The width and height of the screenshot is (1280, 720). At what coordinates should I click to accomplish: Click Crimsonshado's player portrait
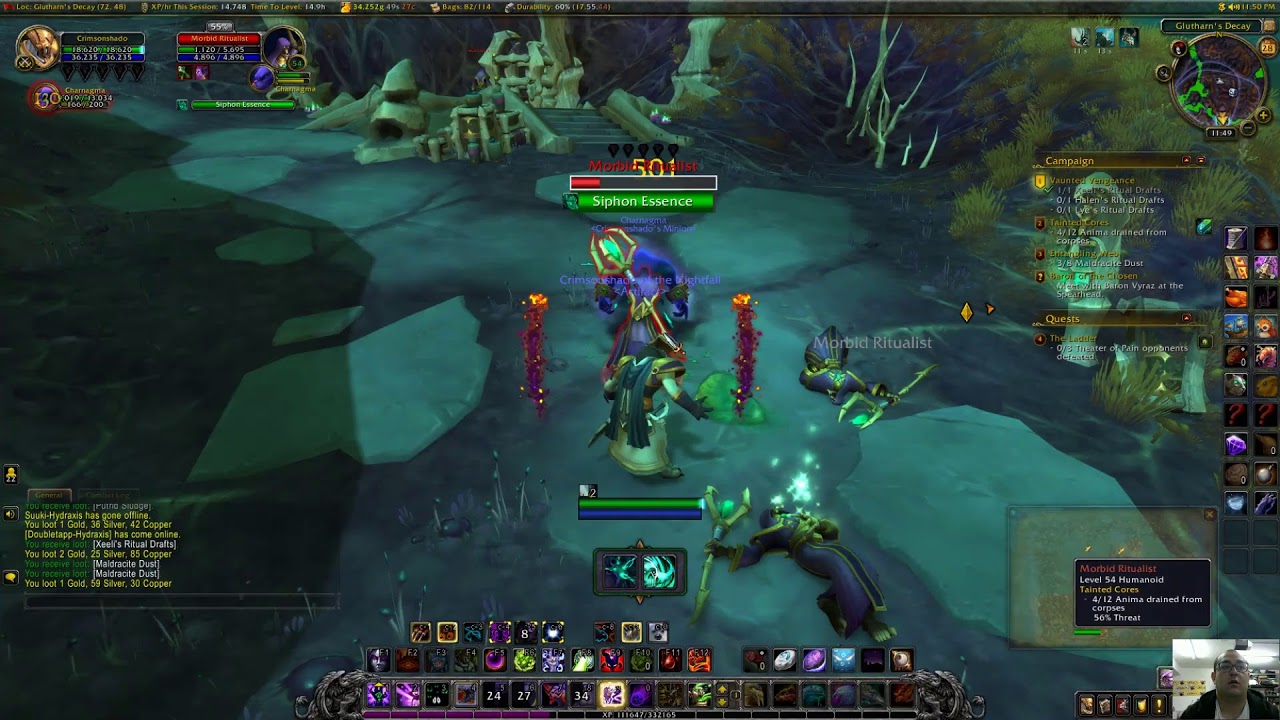pos(38,47)
